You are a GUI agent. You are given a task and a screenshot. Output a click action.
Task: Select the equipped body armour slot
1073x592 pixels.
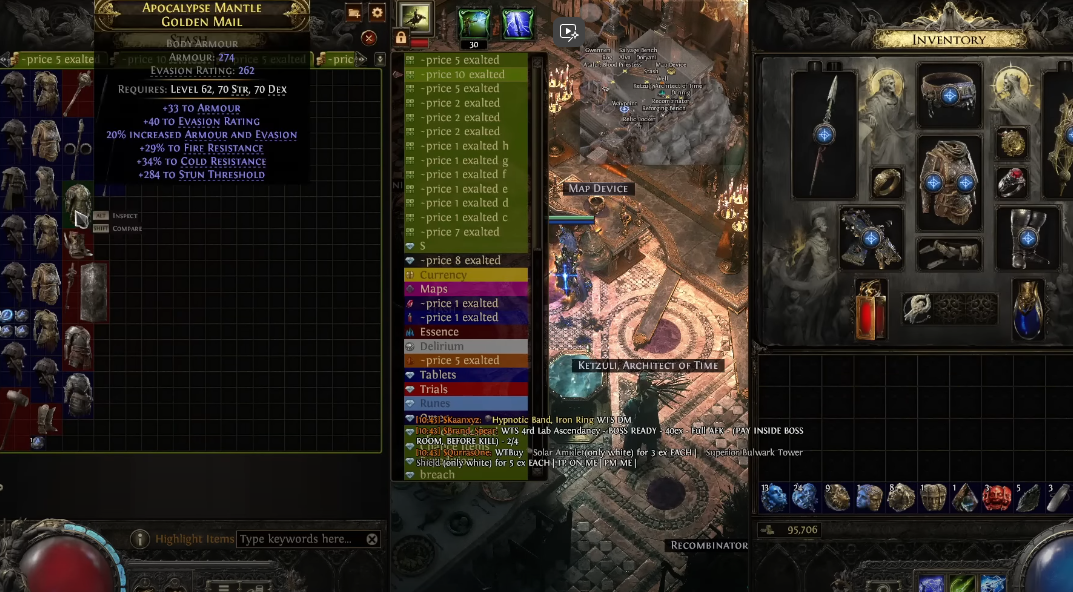click(x=949, y=183)
